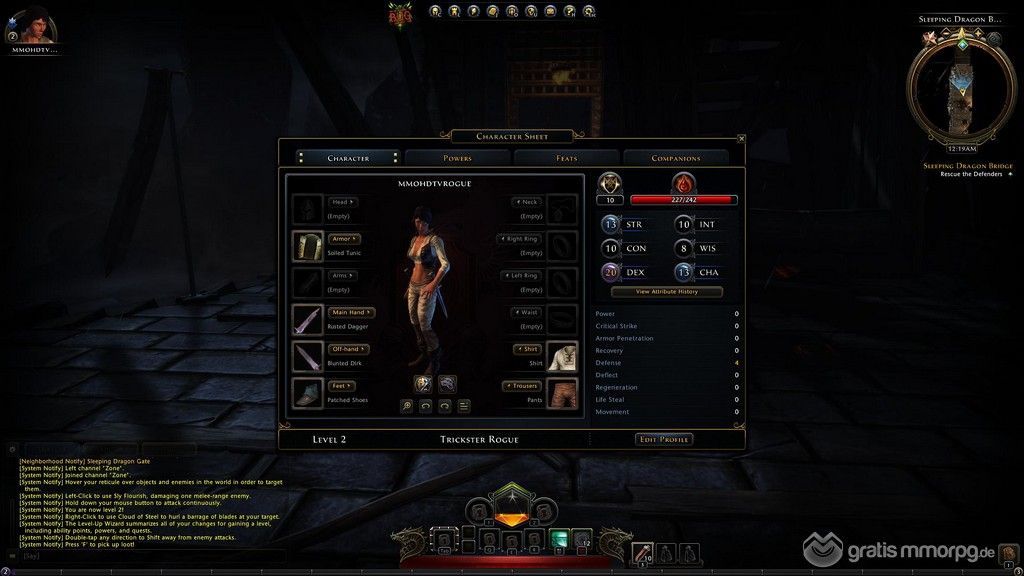
Task: Click the Patched Shoes feet slot
Action: (x=307, y=393)
